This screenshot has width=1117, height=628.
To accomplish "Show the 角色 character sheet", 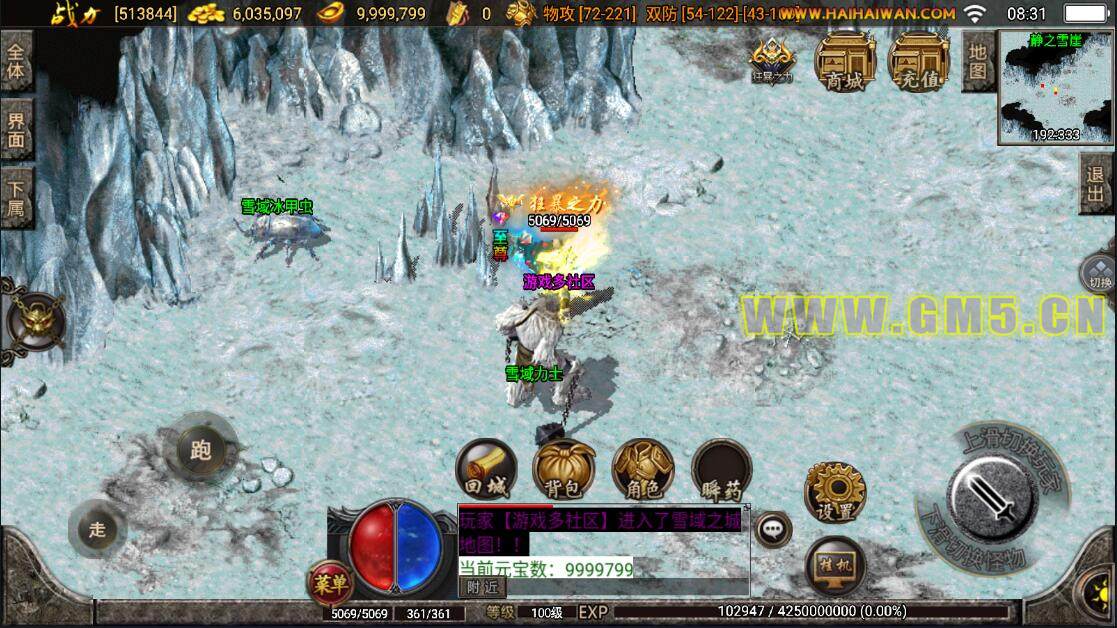I will coord(642,470).
